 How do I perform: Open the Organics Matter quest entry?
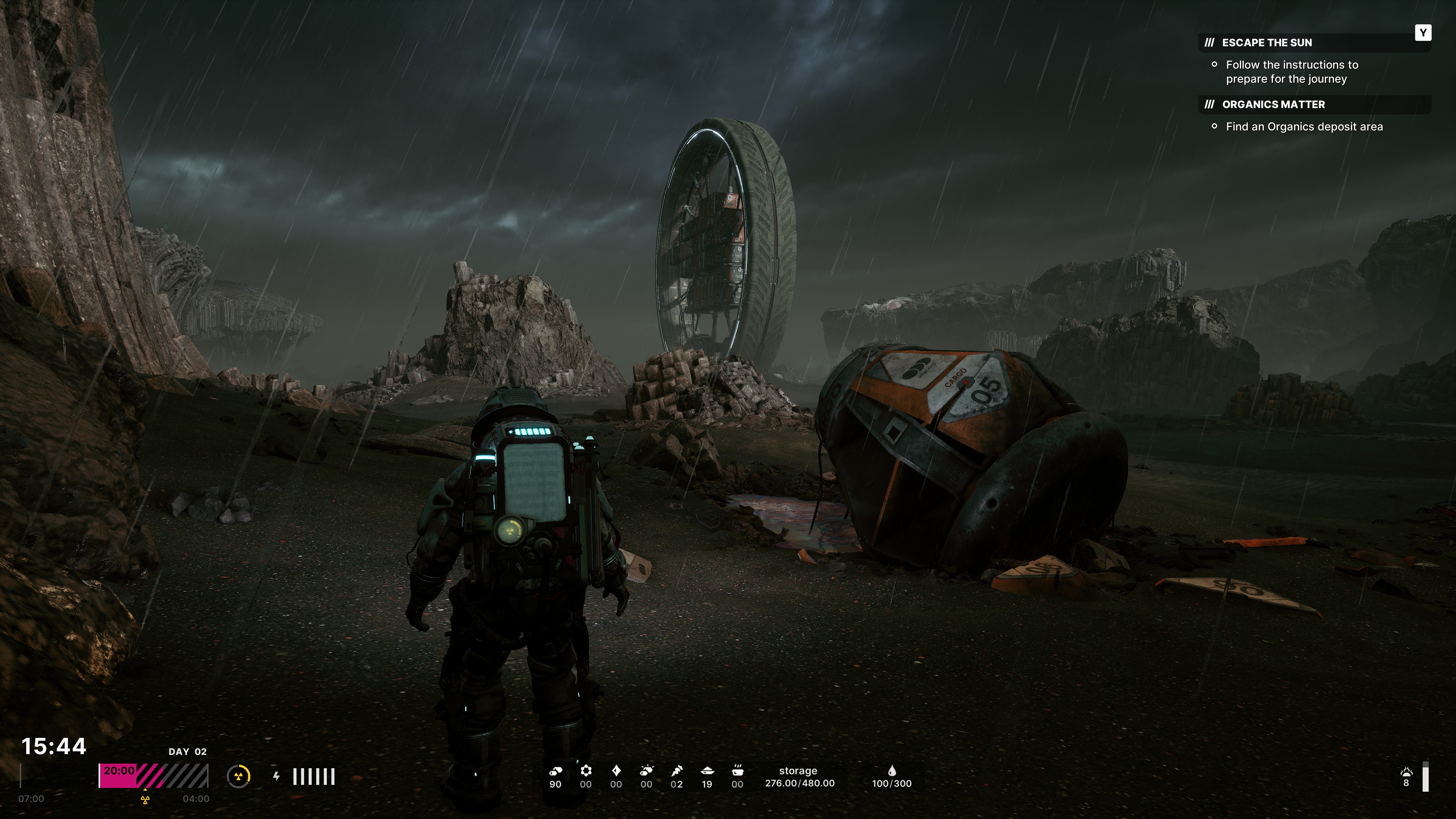(x=1273, y=105)
